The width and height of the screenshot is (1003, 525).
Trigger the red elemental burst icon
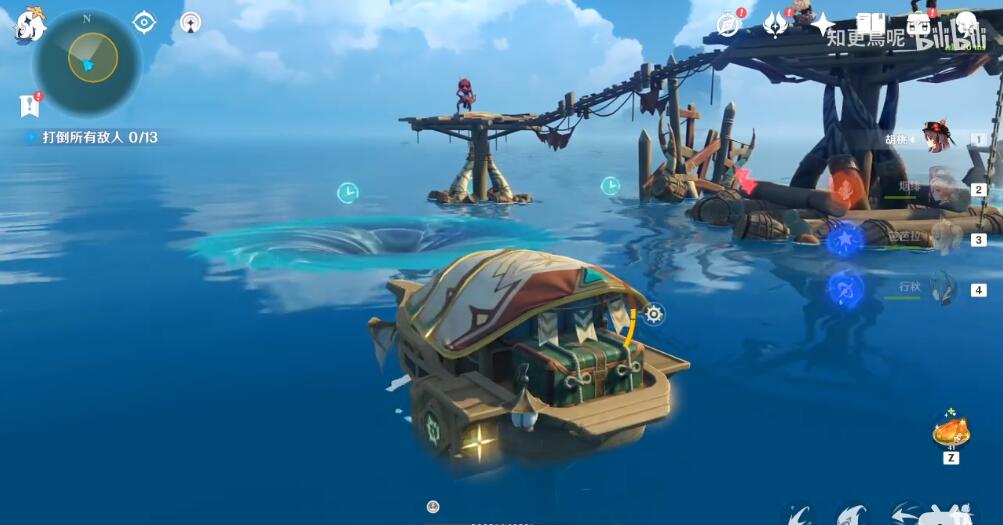[845, 189]
